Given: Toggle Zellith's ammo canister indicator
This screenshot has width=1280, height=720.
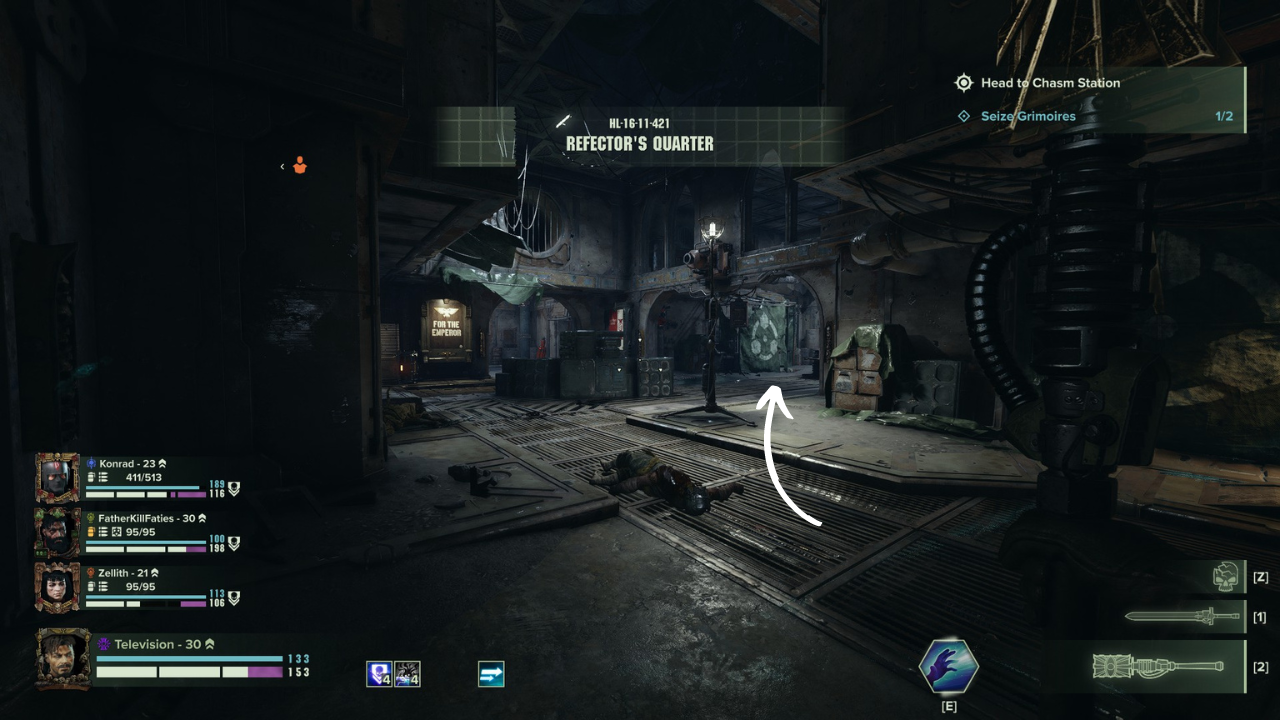Looking at the screenshot, I should [x=90, y=585].
